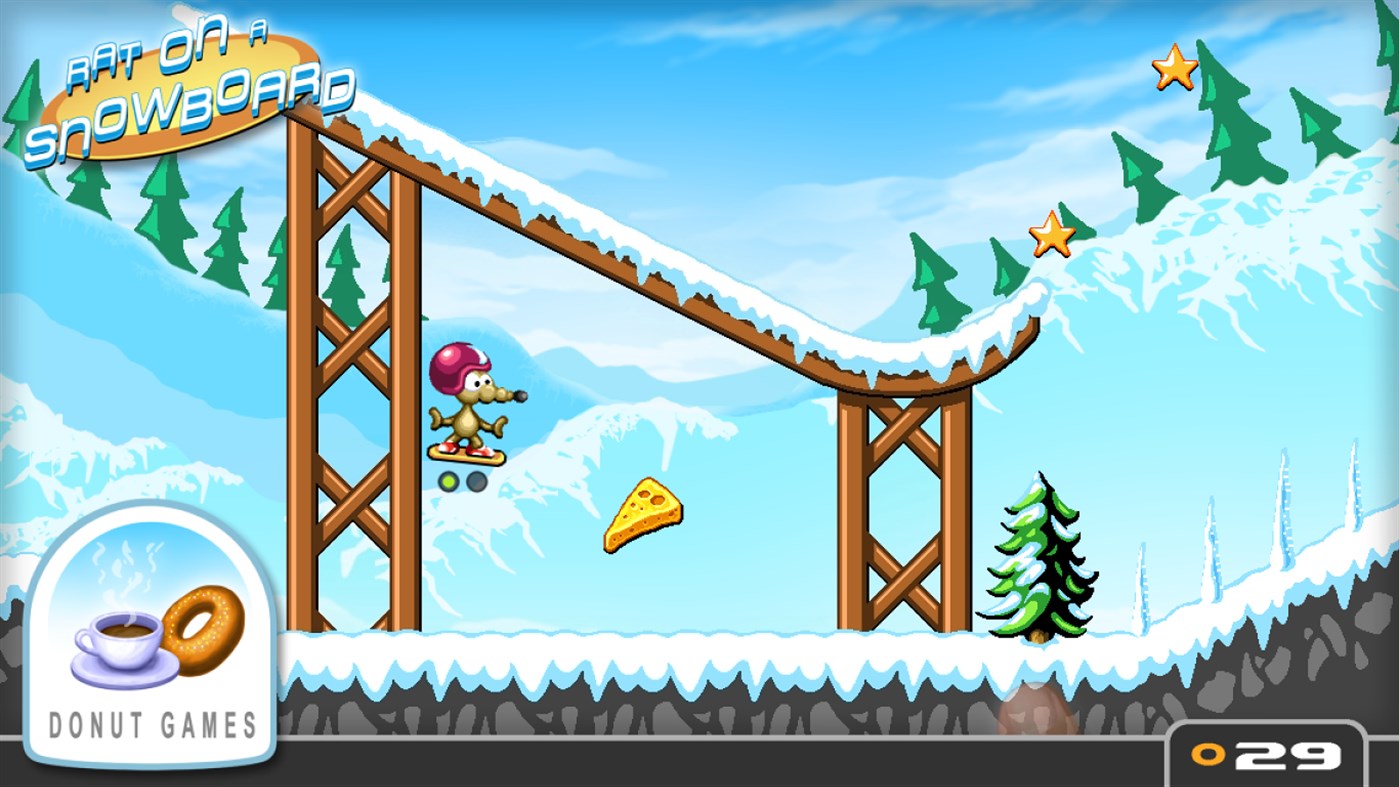Click the rat's yellow snowboard
Image resolution: width=1399 pixels, height=787 pixels.
point(467,455)
